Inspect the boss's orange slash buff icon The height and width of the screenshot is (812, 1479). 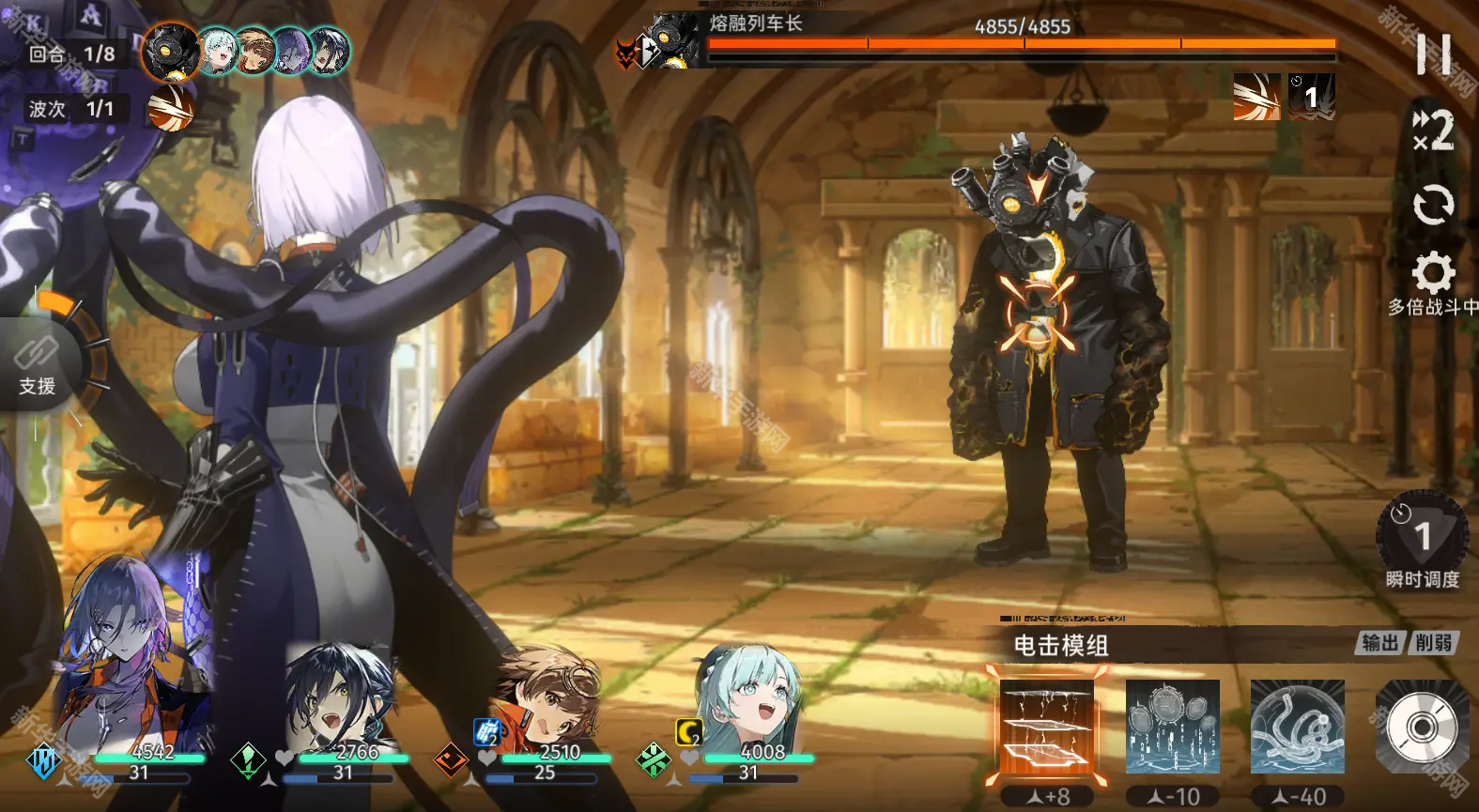click(1256, 97)
